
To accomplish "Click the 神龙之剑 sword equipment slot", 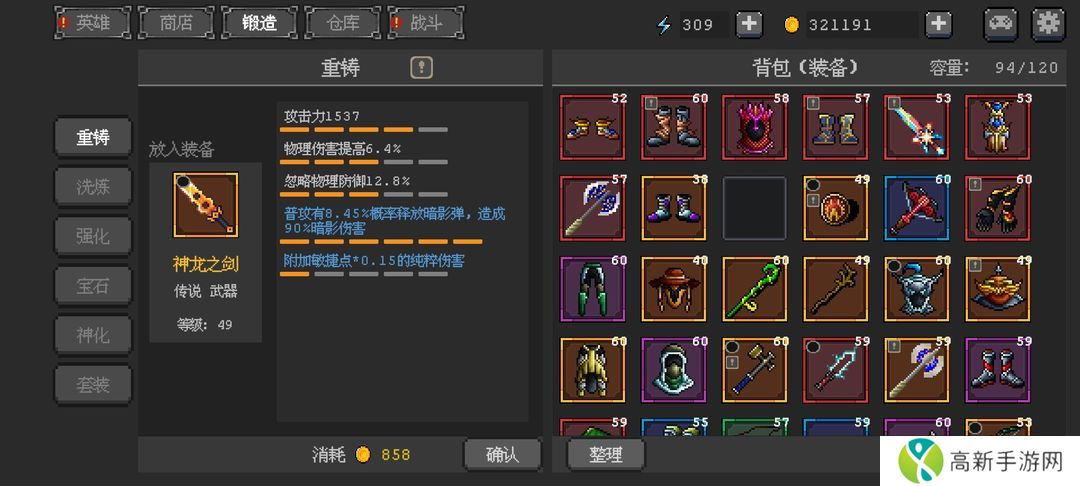I will tap(205, 206).
